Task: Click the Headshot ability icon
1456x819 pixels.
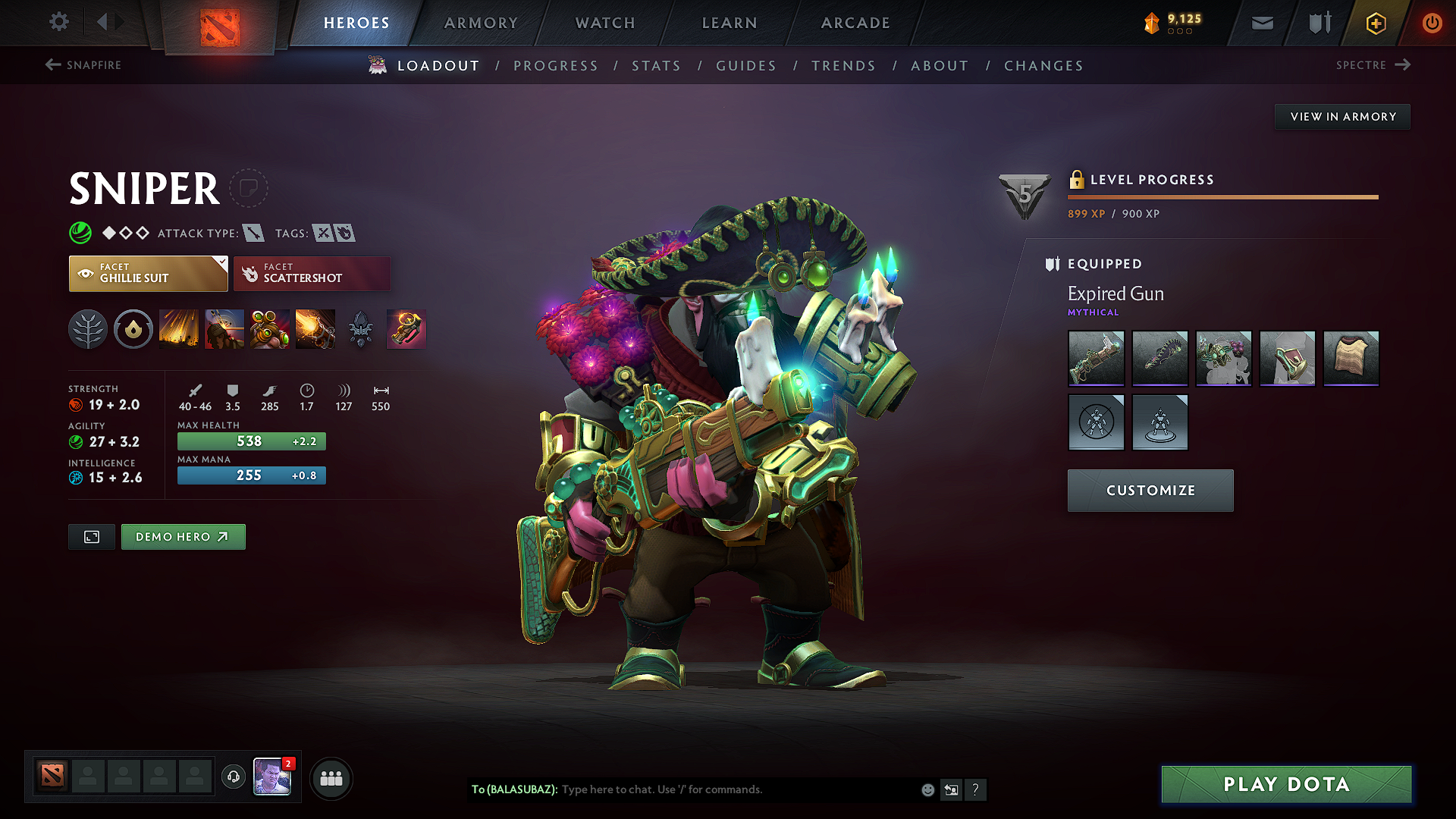Action: pos(224,329)
